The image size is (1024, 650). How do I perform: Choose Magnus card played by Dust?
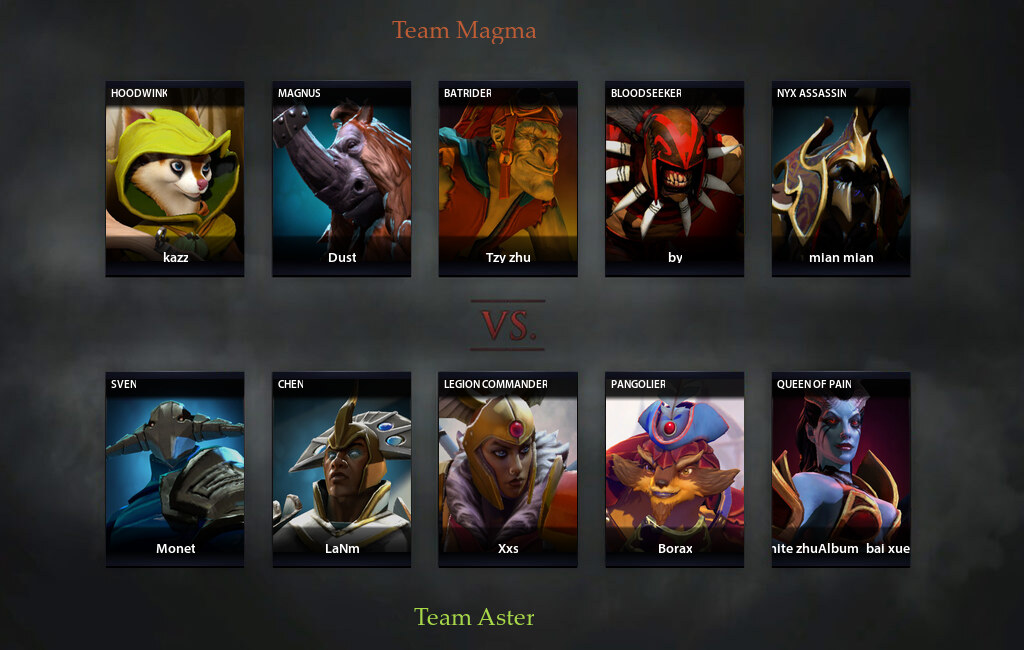(x=342, y=178)
